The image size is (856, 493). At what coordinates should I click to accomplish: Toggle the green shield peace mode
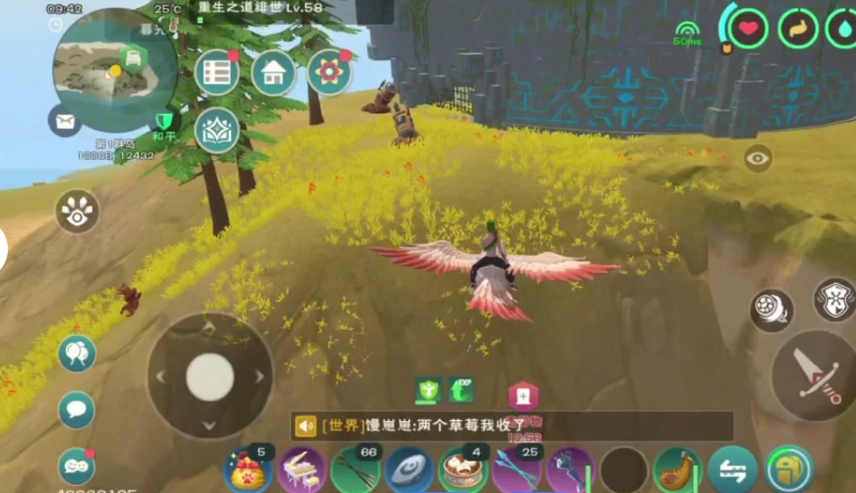[x=164, y=123]
